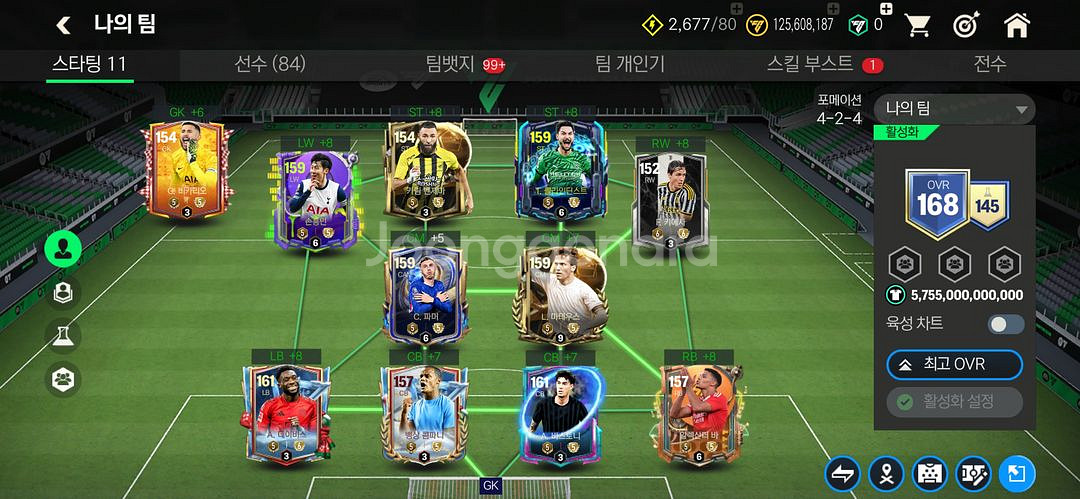Viewport: 1080px width, 499px height.
Task: Open the 스킬 부스트 tab
Action: [x=811, y=64]
